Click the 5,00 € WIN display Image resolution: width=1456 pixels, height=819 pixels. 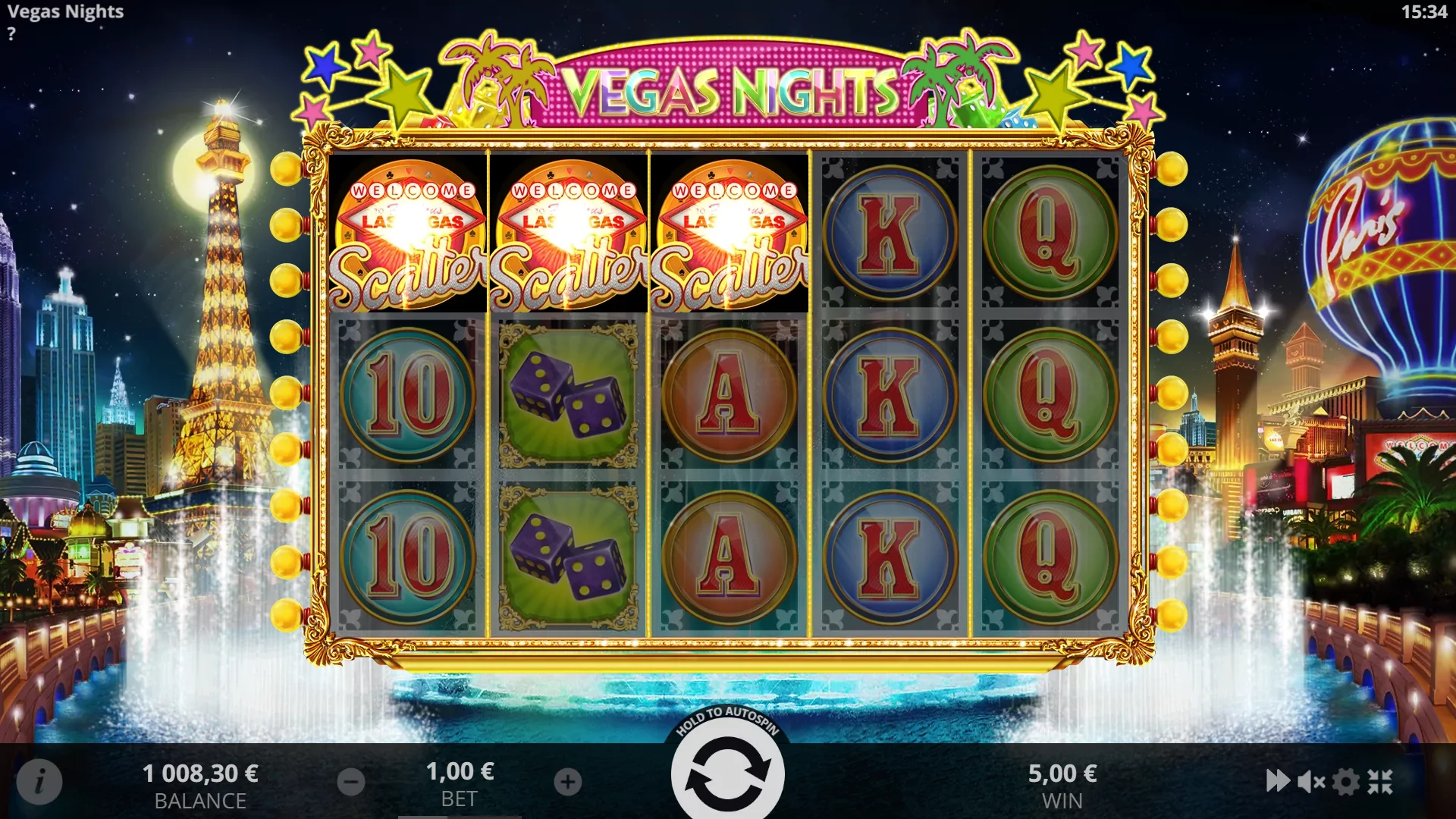1062,773
